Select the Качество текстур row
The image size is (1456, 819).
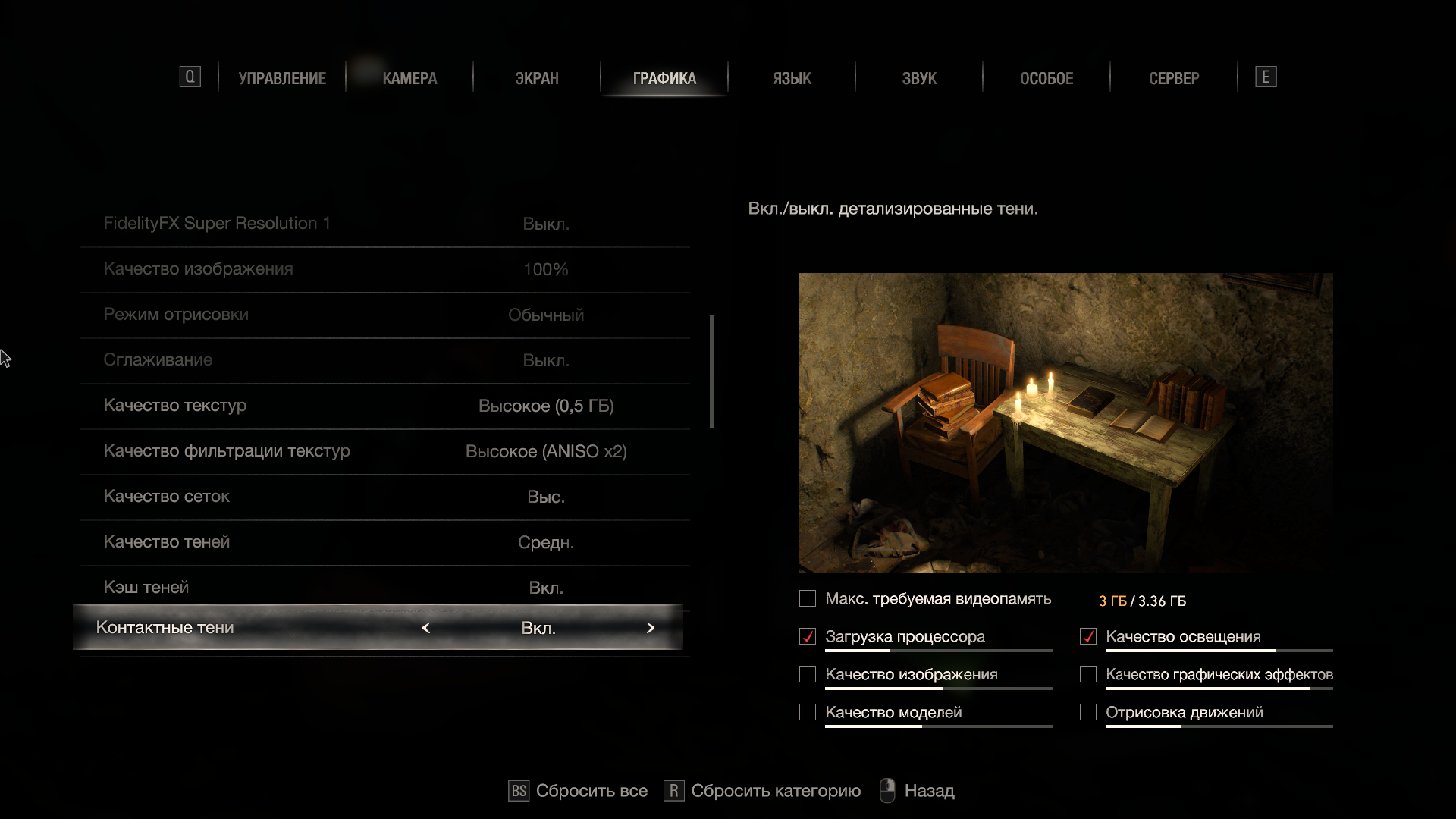click(384, 406)
